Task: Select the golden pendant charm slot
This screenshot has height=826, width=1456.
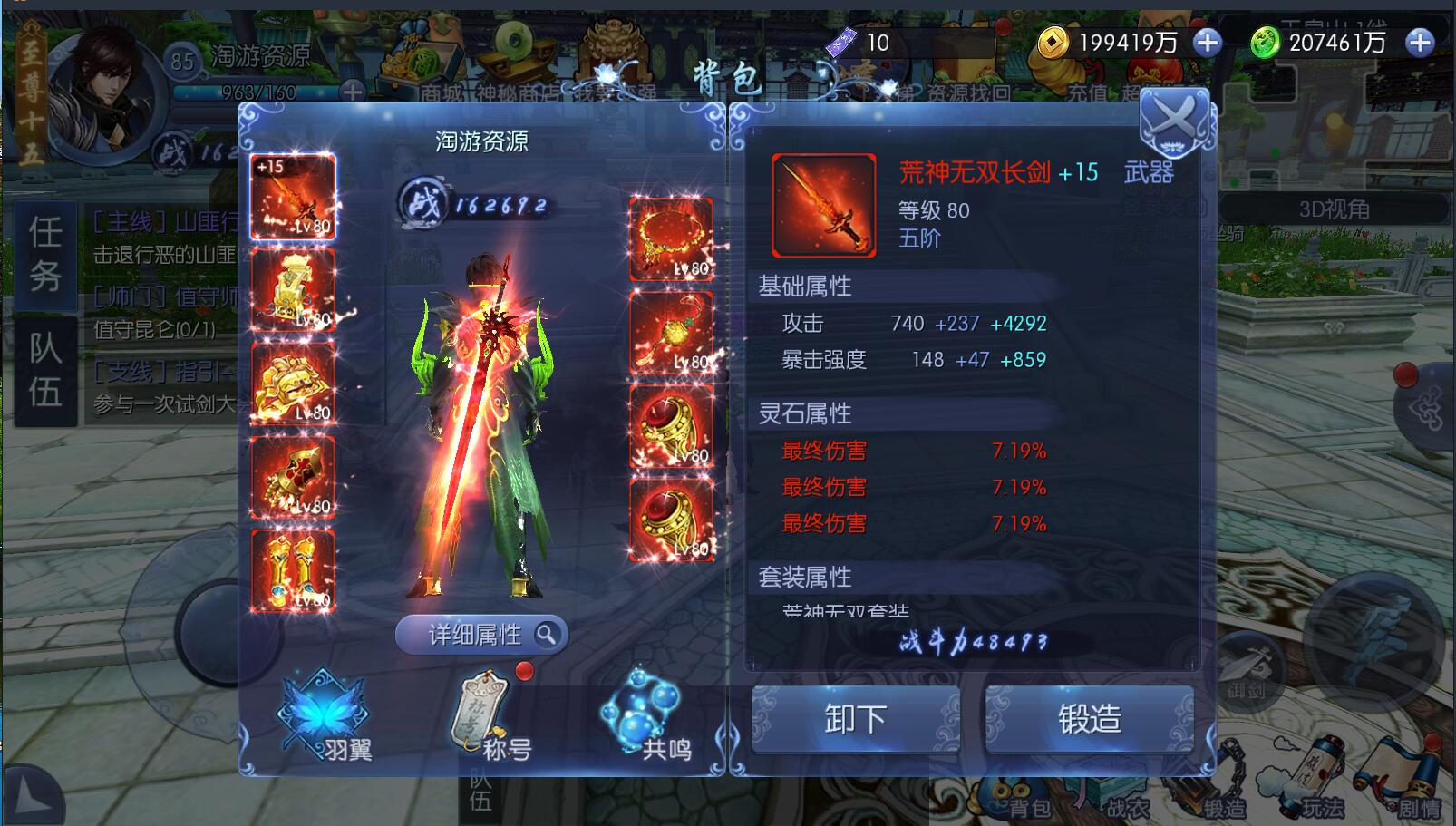Action: click(x=671, y=333)
